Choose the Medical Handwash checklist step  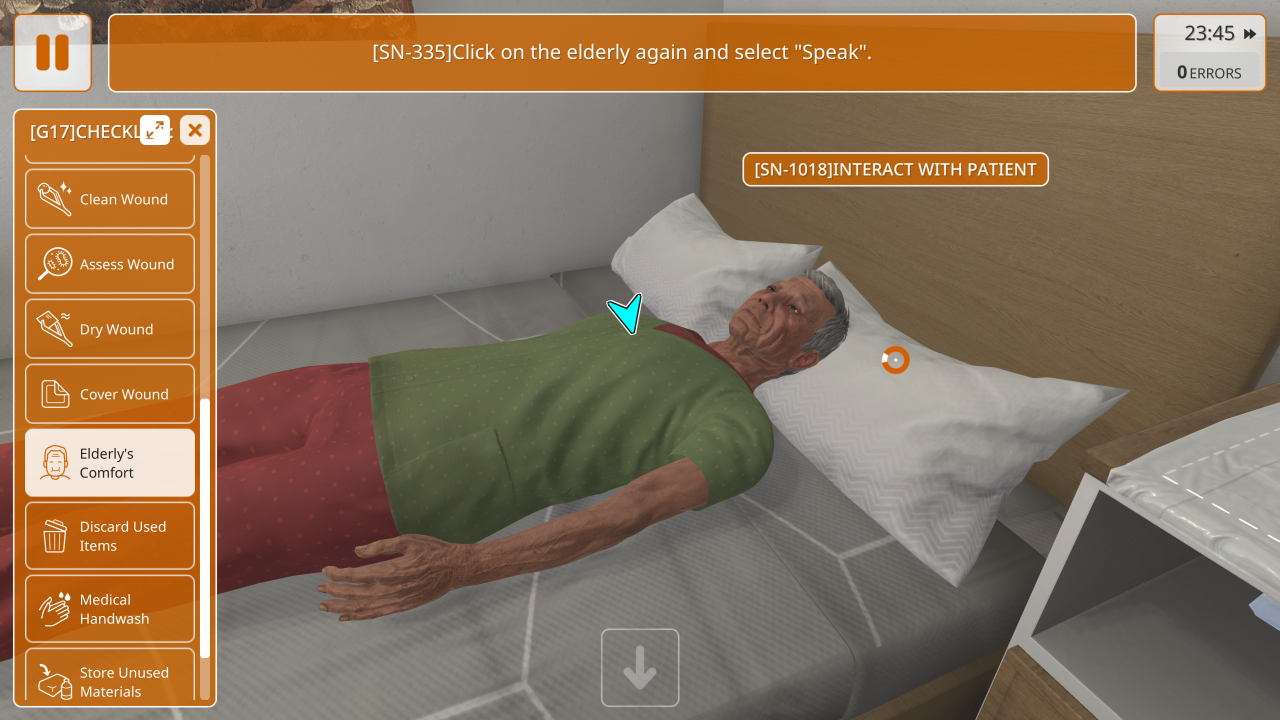point(110,609)
